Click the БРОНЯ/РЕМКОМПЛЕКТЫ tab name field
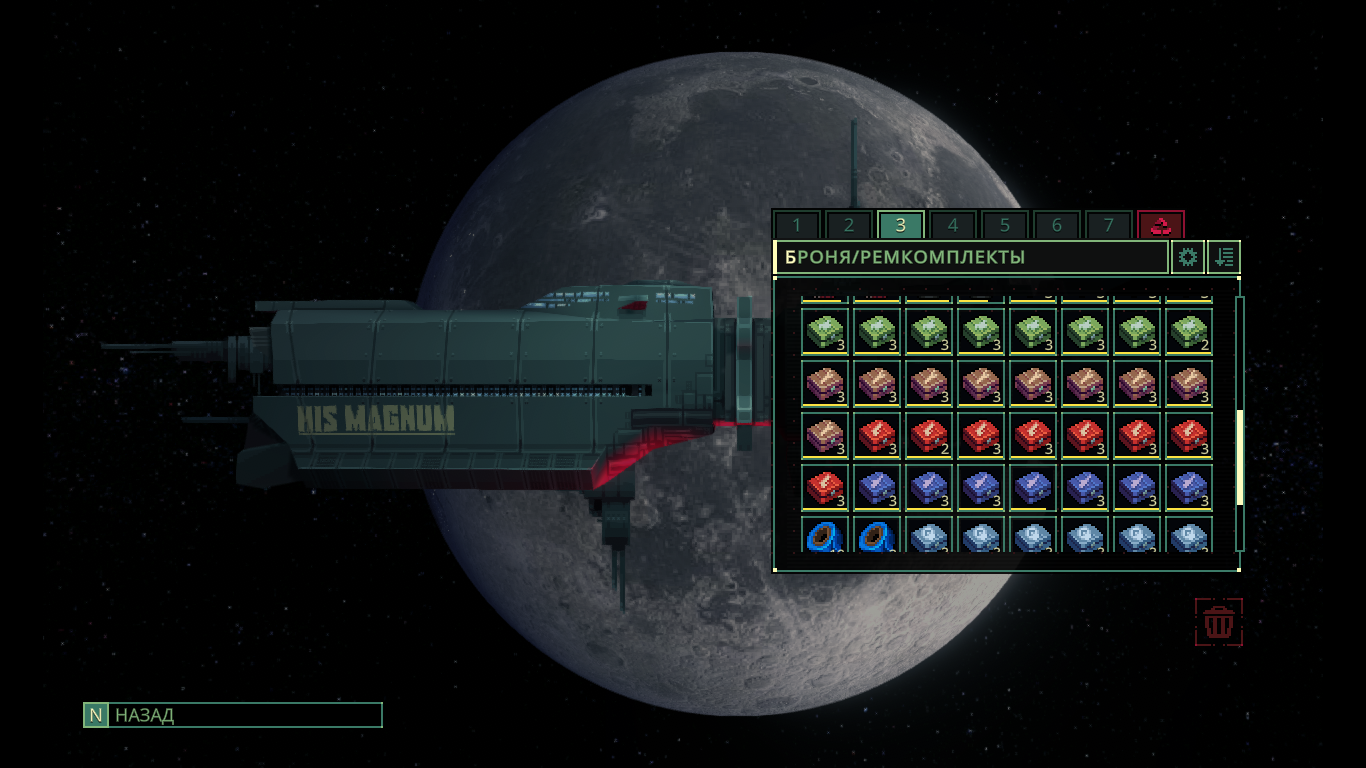The width and height of the screenshot is (1366, 768). click(970, 257)
